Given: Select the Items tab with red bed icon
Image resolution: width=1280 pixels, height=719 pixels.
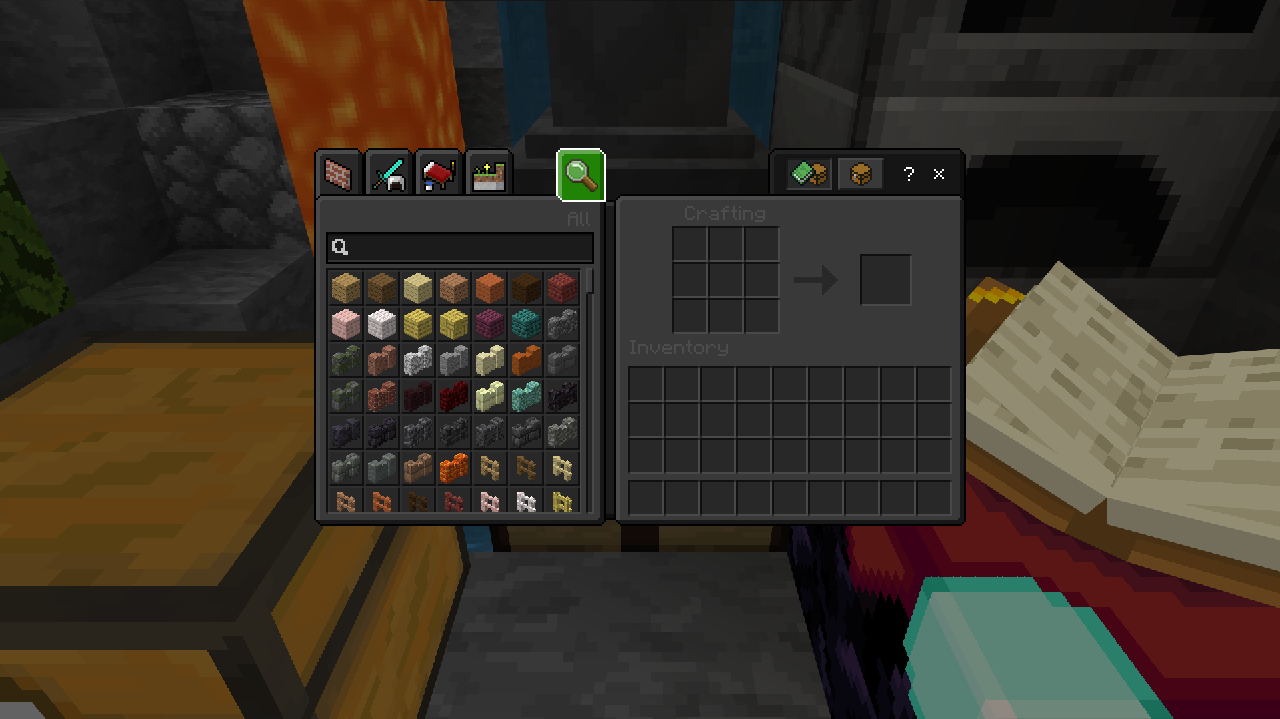Looking at the screenshot, I should point(438,175).
